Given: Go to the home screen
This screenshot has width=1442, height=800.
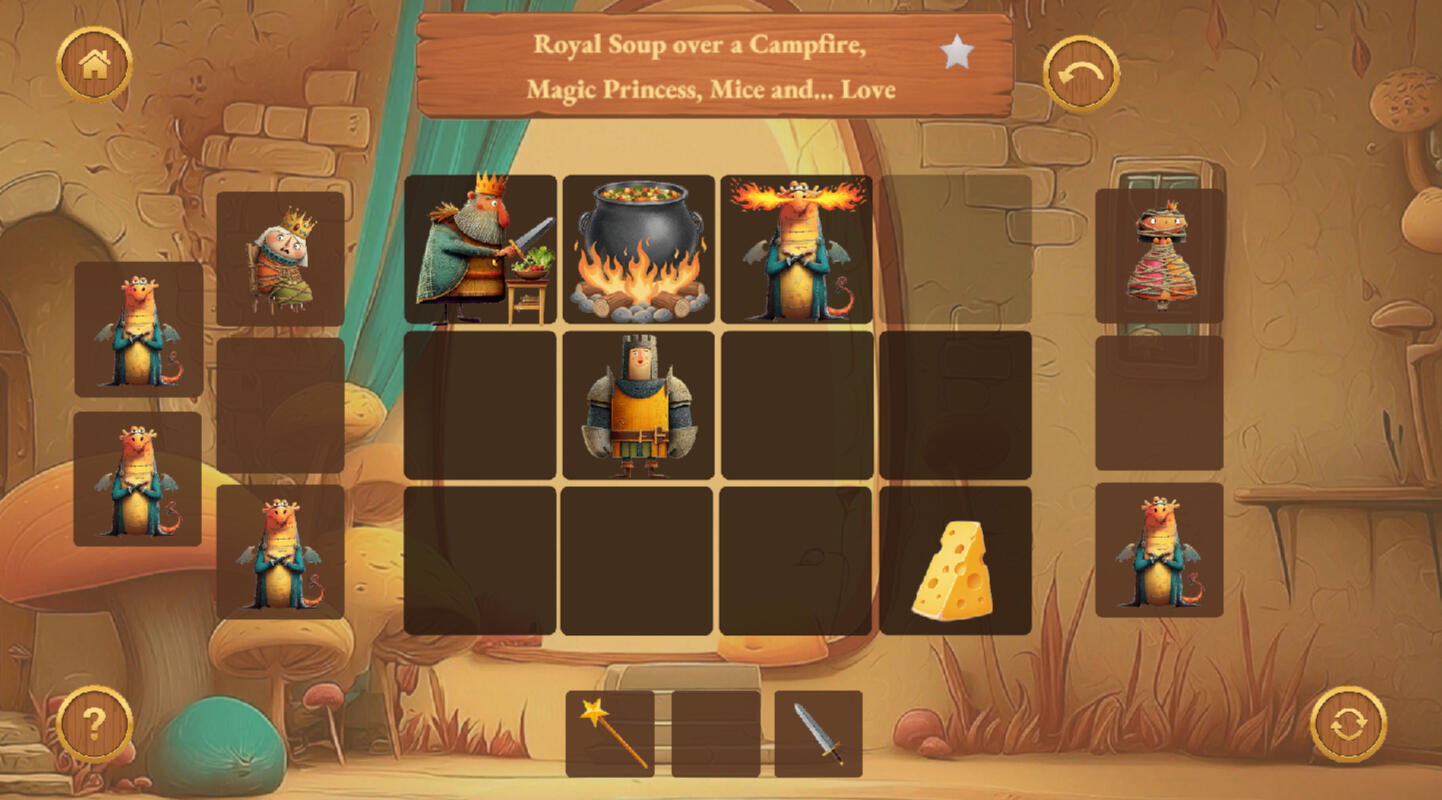Looking at the screenshot, I should click(x=94, y=65).
